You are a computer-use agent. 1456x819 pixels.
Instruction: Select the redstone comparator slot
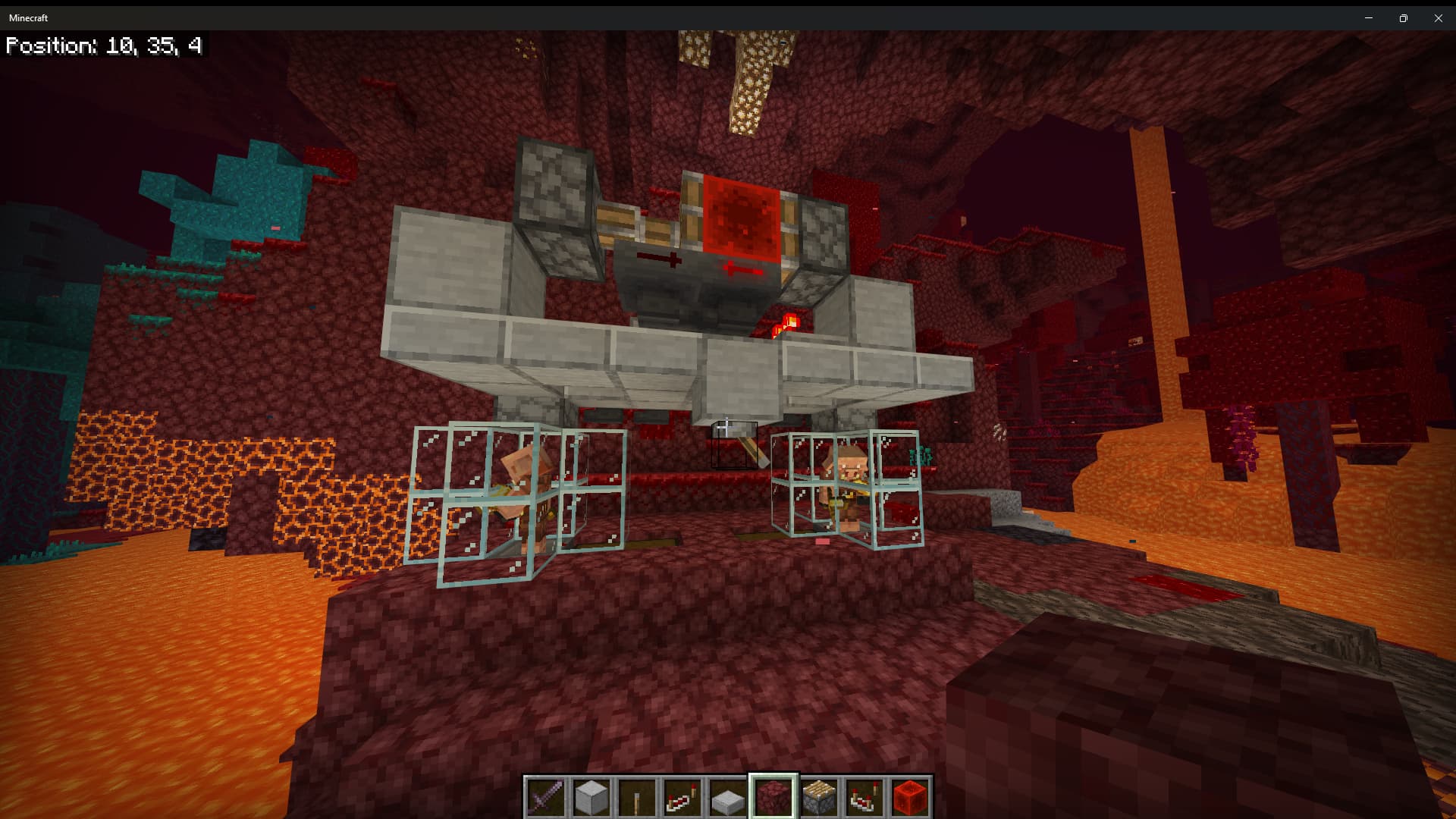pyautogui.click(x=864, y=797)
